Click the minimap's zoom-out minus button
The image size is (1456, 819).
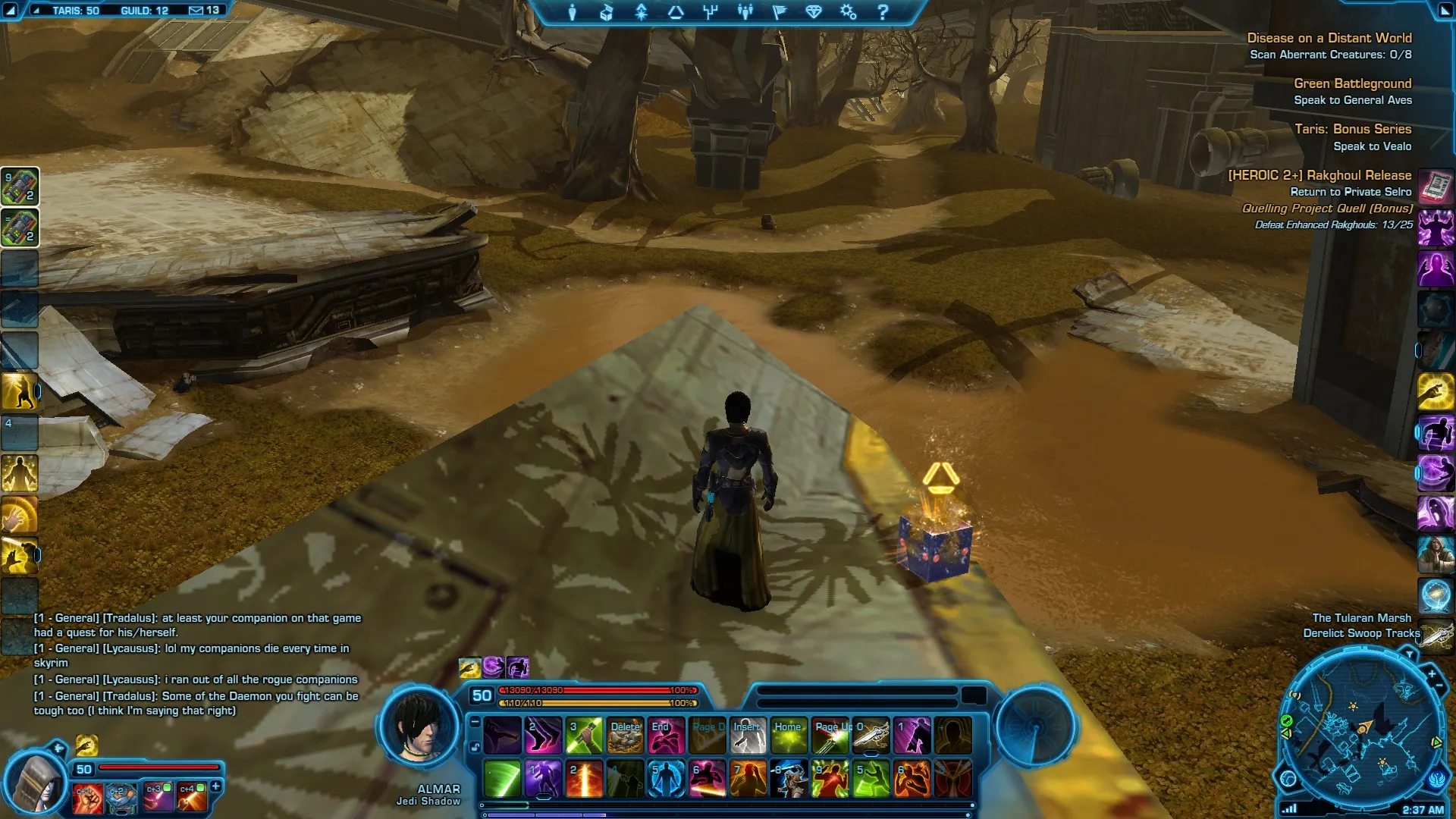[x=1439, y=686]
